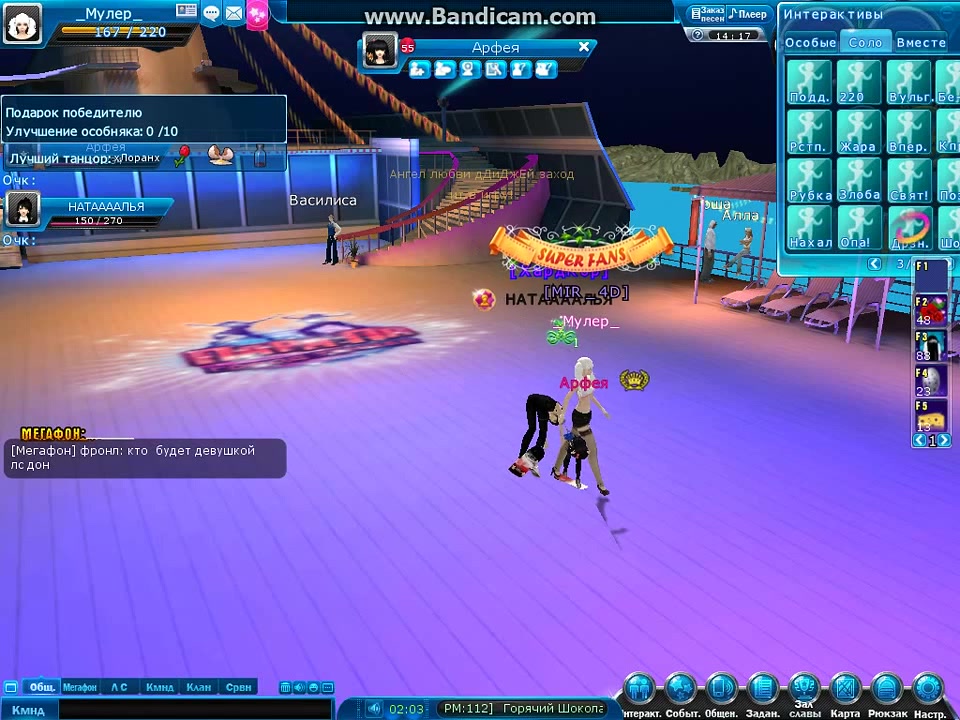Screen dimensions: 960x720
Task: Select the Злоба dance interactive
Action: 858,179
